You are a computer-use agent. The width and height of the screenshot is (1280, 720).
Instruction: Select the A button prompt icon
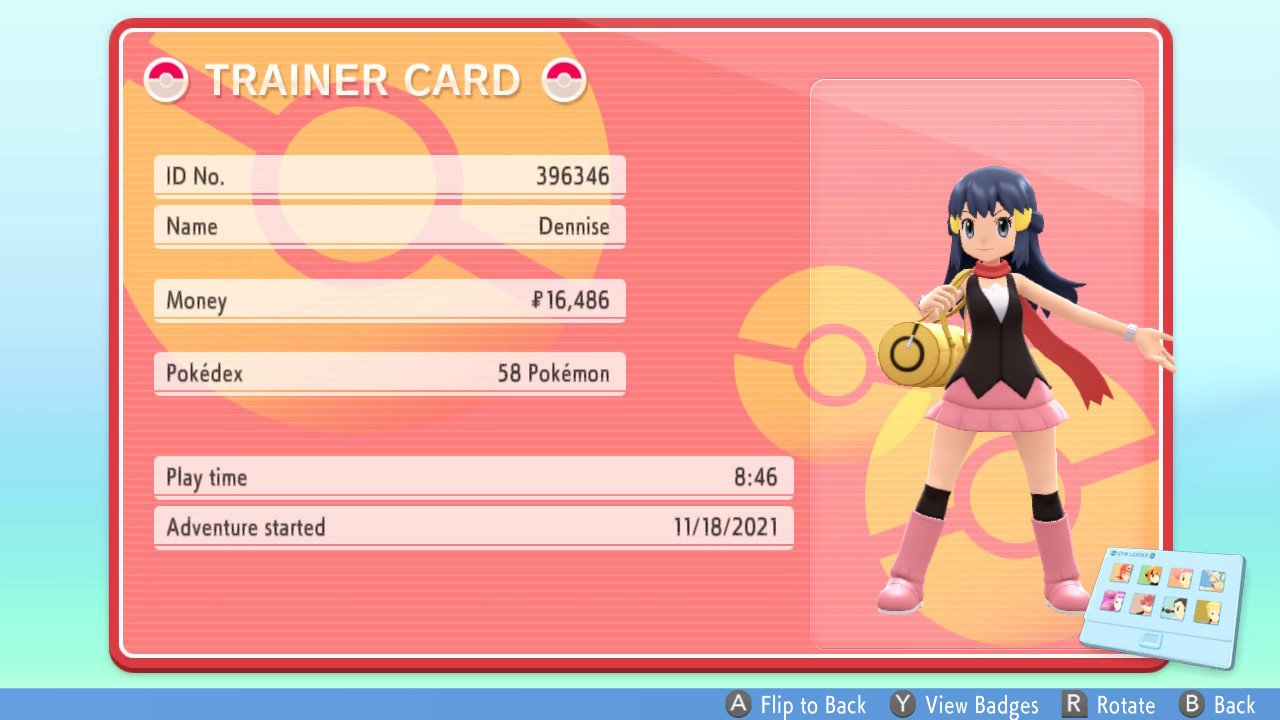pos(739,704)
